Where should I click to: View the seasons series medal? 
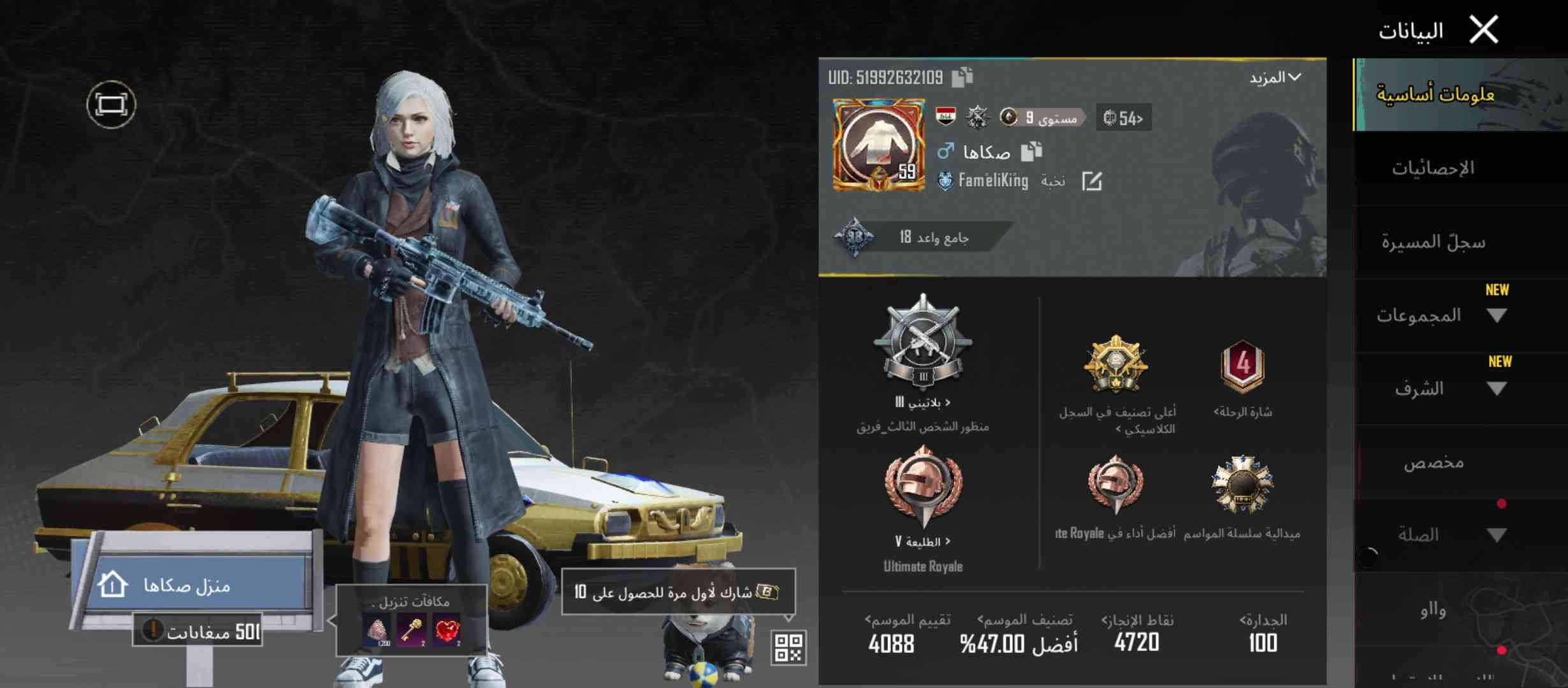point(1242,485)
